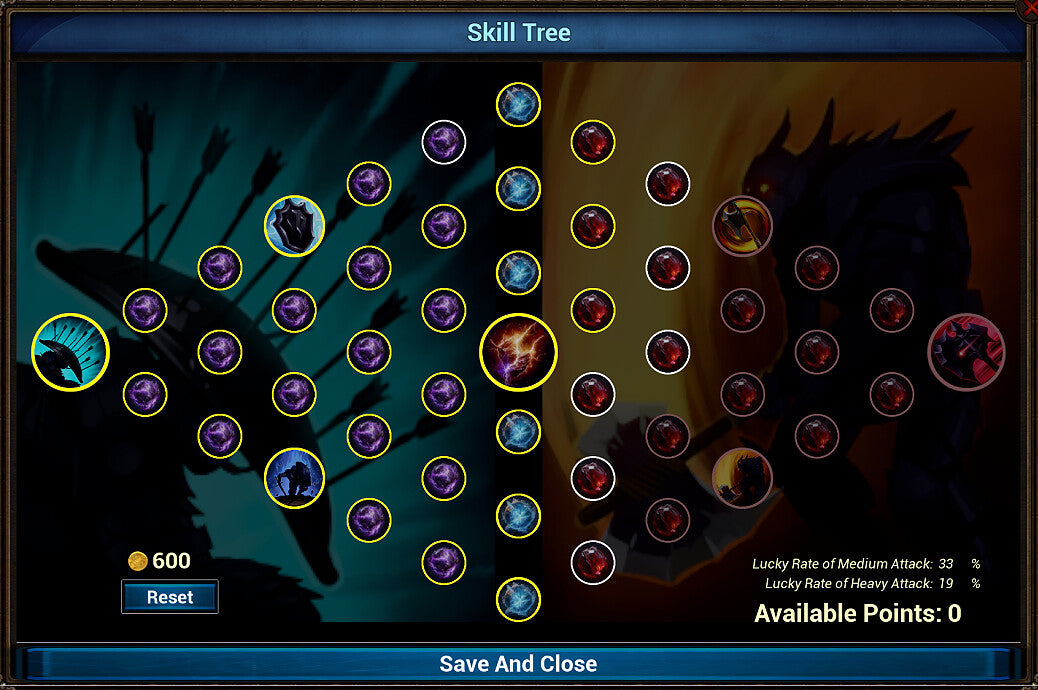Screen dimensions: 1038x690
Task: Select the dark shield skill node
Action: click(294, 226)
